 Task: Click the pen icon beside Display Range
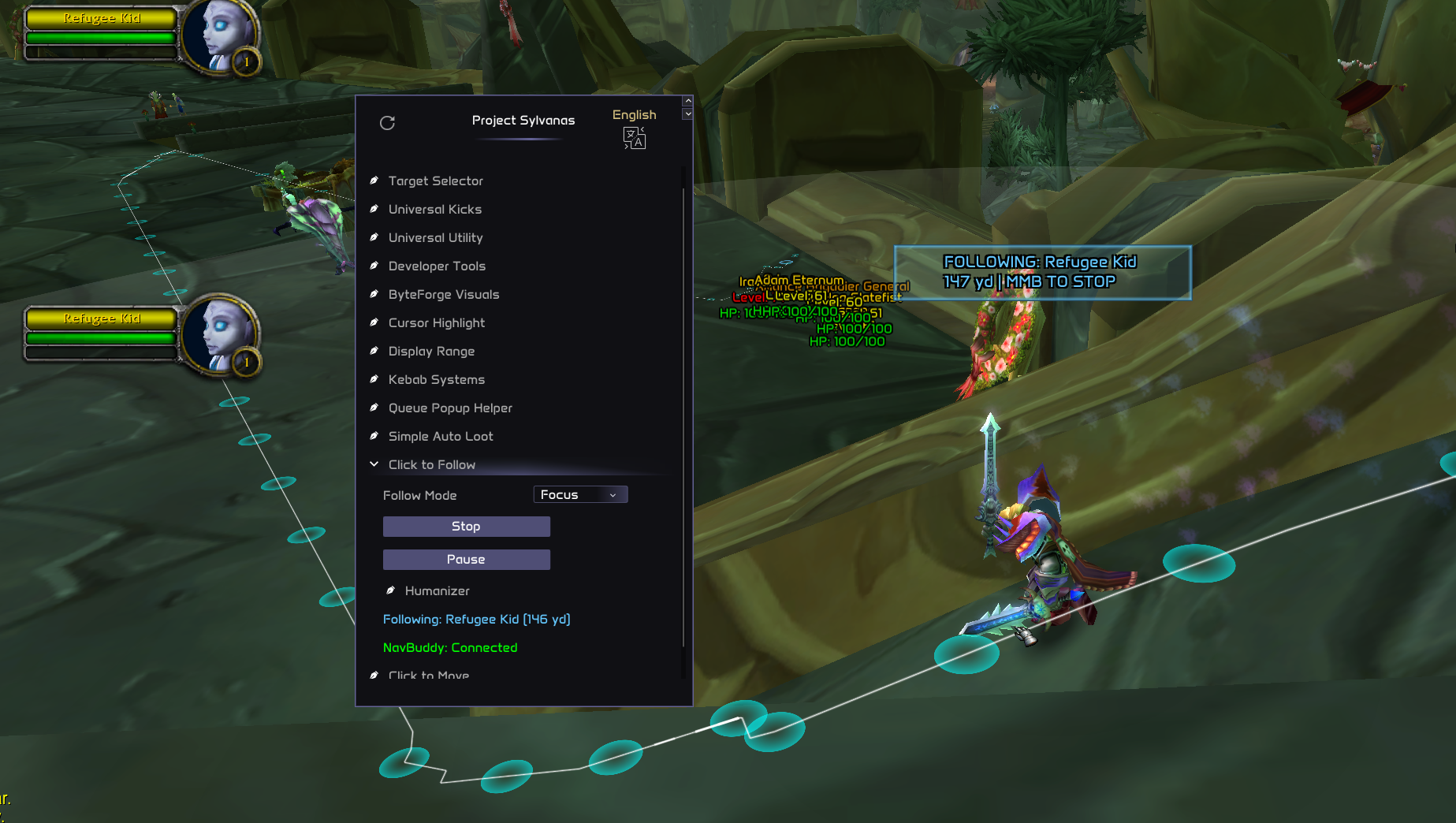pos(374,351)
